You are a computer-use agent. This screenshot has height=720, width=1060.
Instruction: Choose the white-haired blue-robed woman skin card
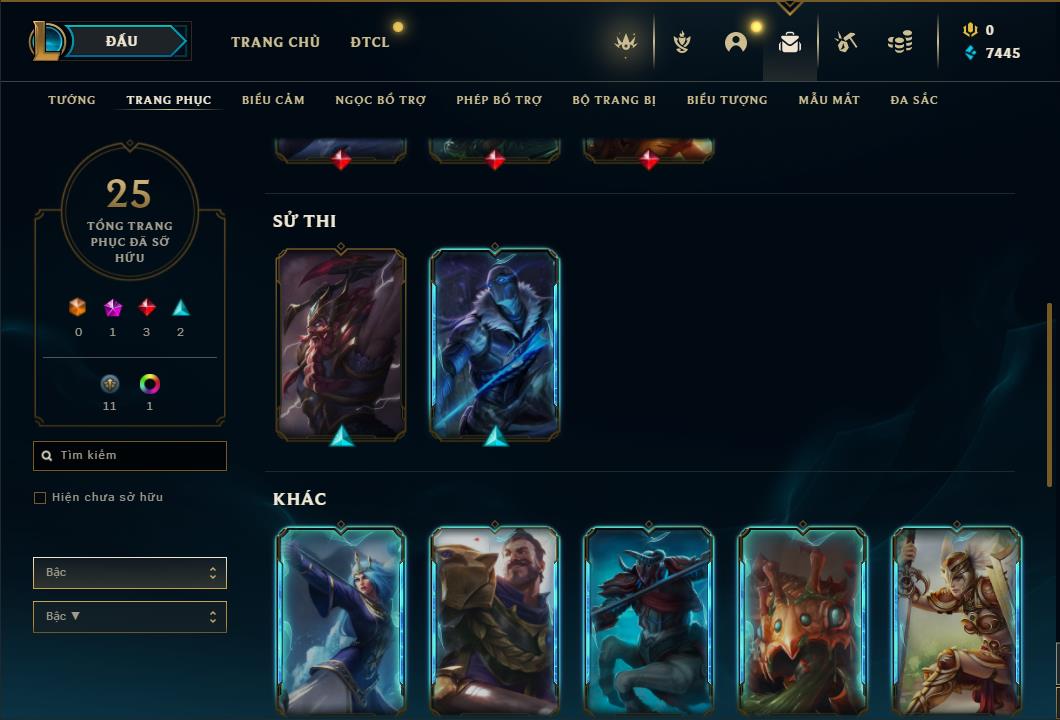[341, 620]
